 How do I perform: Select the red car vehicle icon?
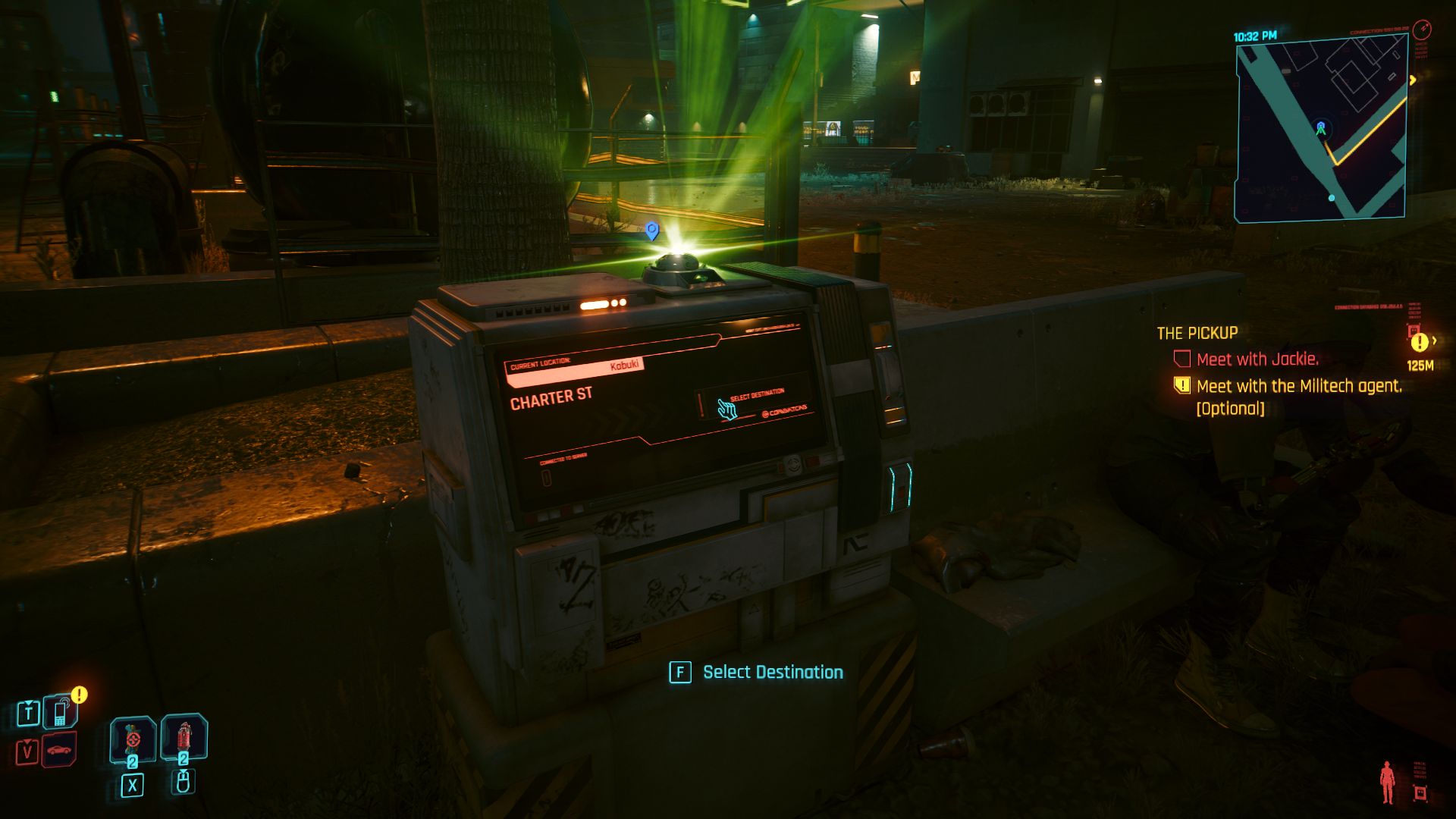[59, 750]
